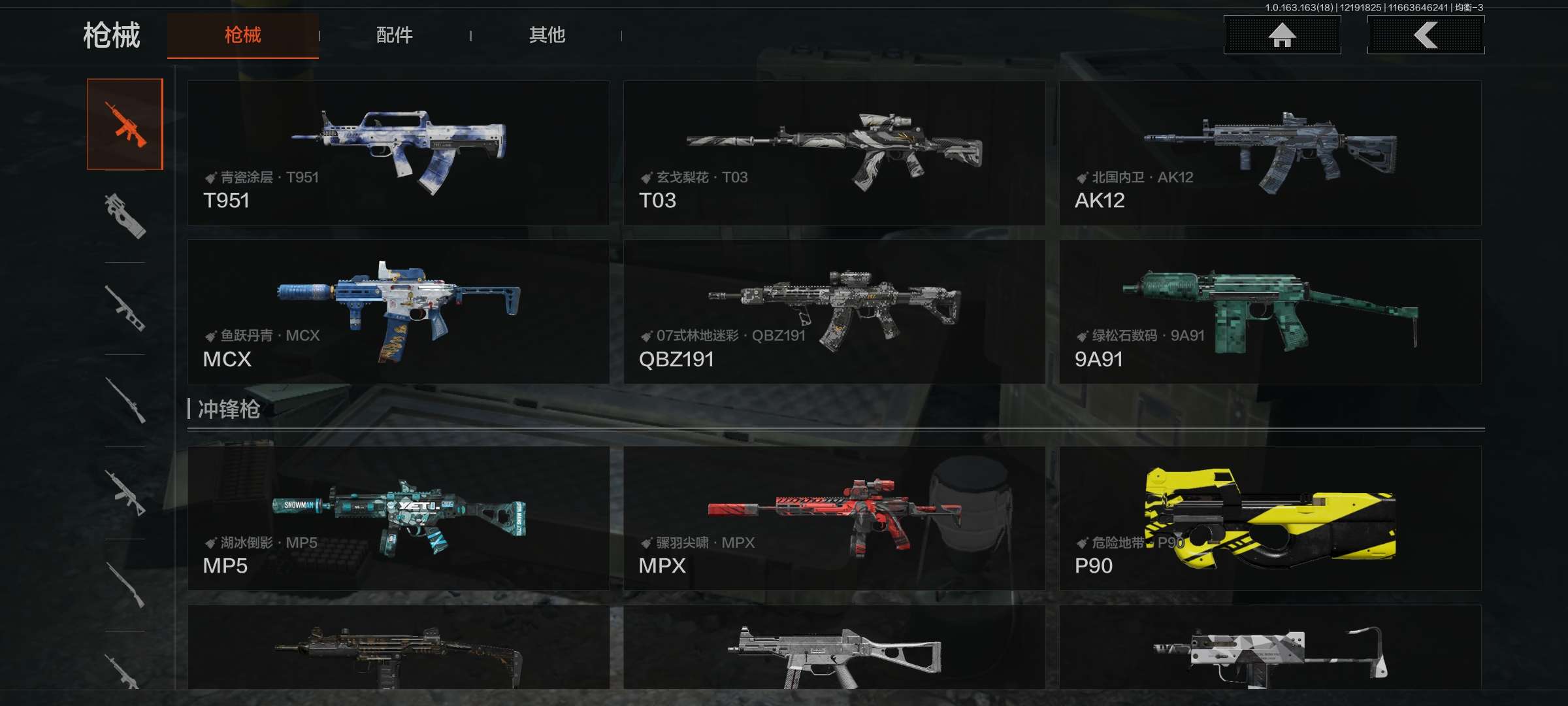Image resolution: width=1568 pixels, height=706 pixels.
Task: Open the MPX submachine gun tile
Action: click(834, 518)
